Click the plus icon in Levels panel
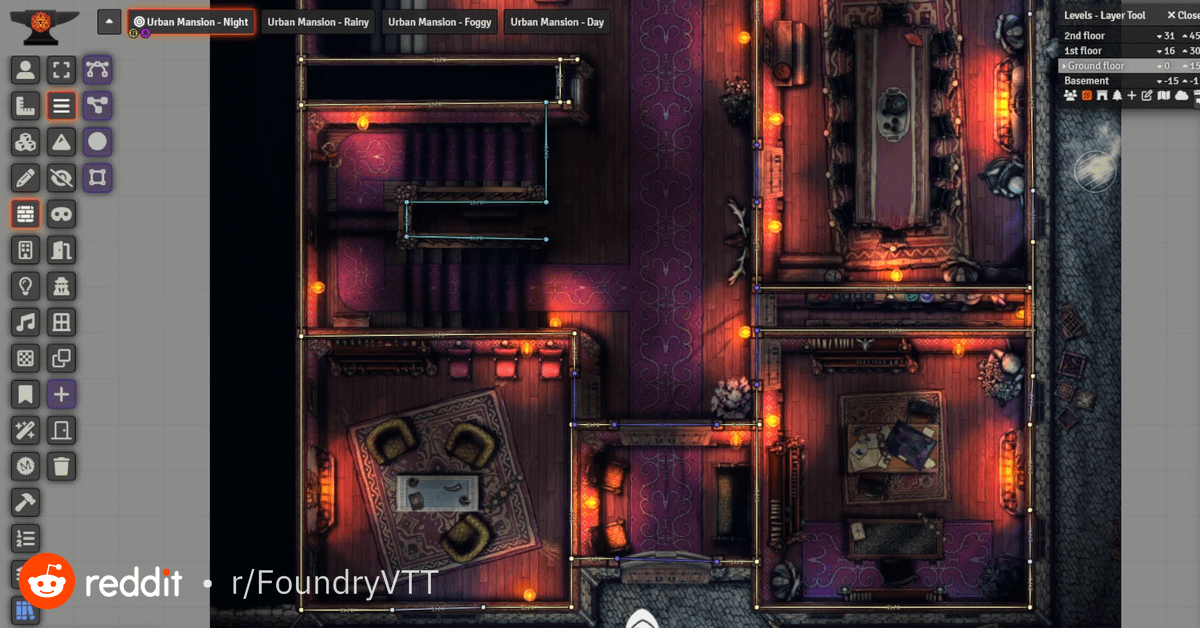The height and width of the screenshot is (628, 1200). point(1132,96)
